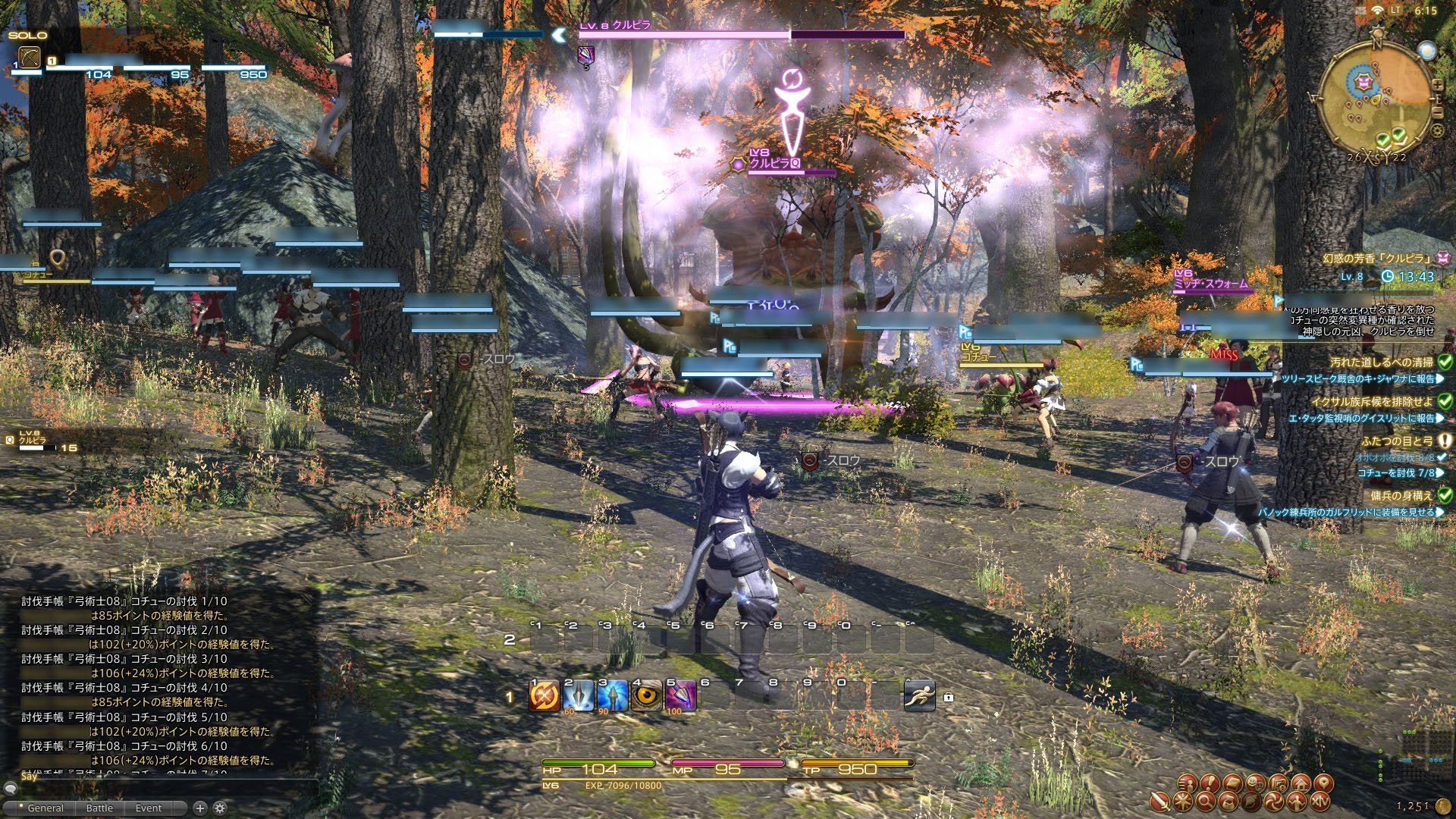
Task: Switch to the Battle chat tab
Action: [99, 808]
